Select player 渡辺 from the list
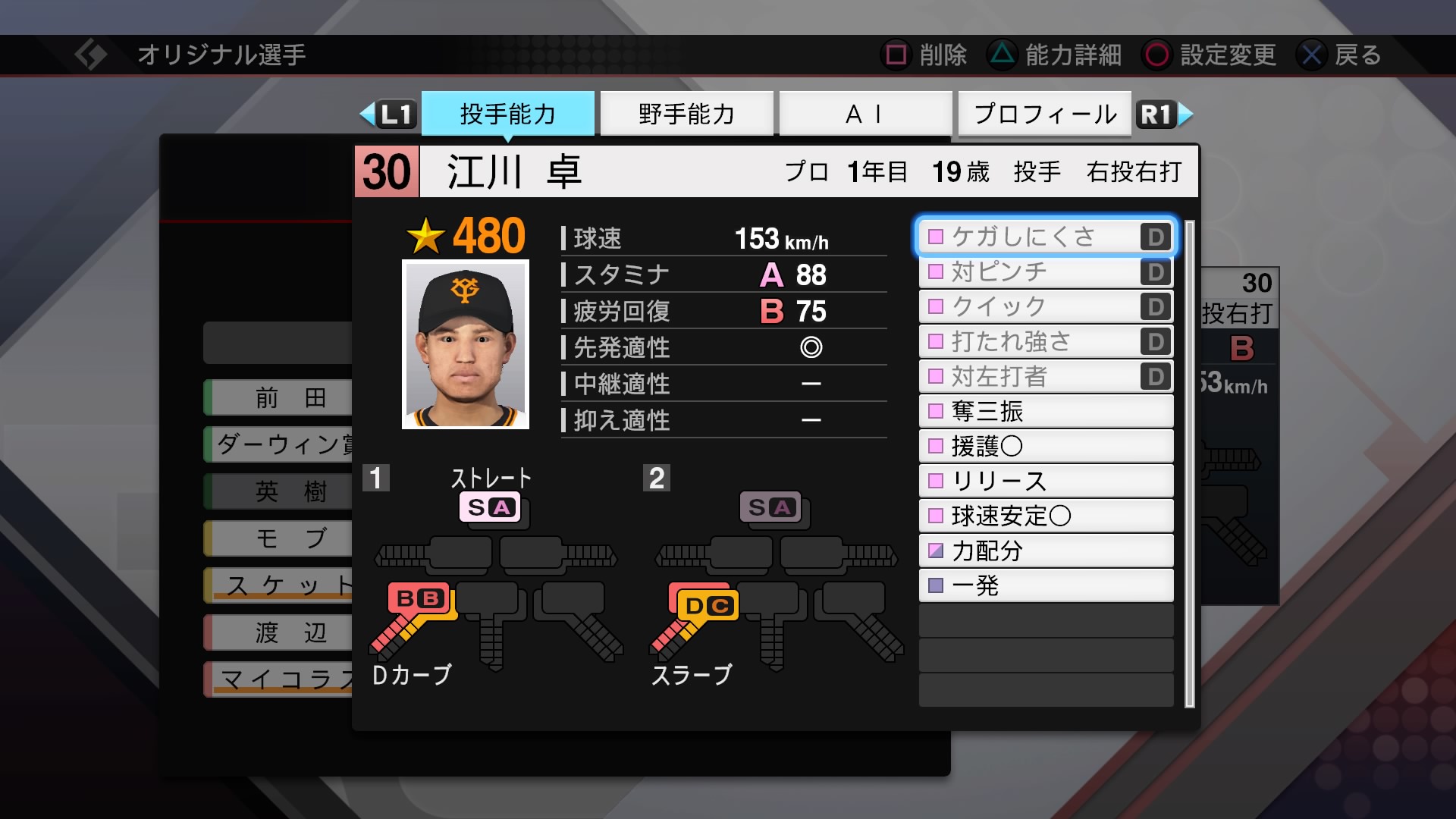Image resolution: width=1456 pixels, height=819 pixels. point(281,632)
